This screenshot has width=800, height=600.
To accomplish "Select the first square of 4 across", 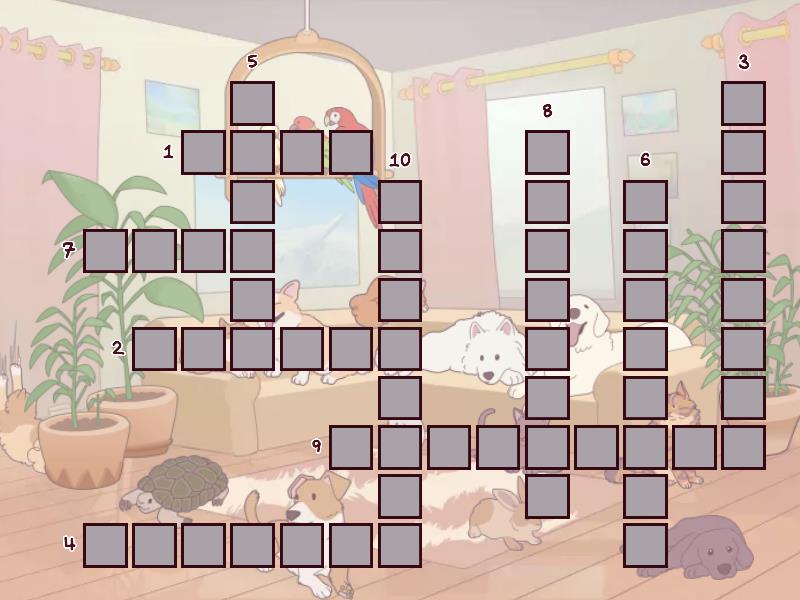I will point(105,544).
